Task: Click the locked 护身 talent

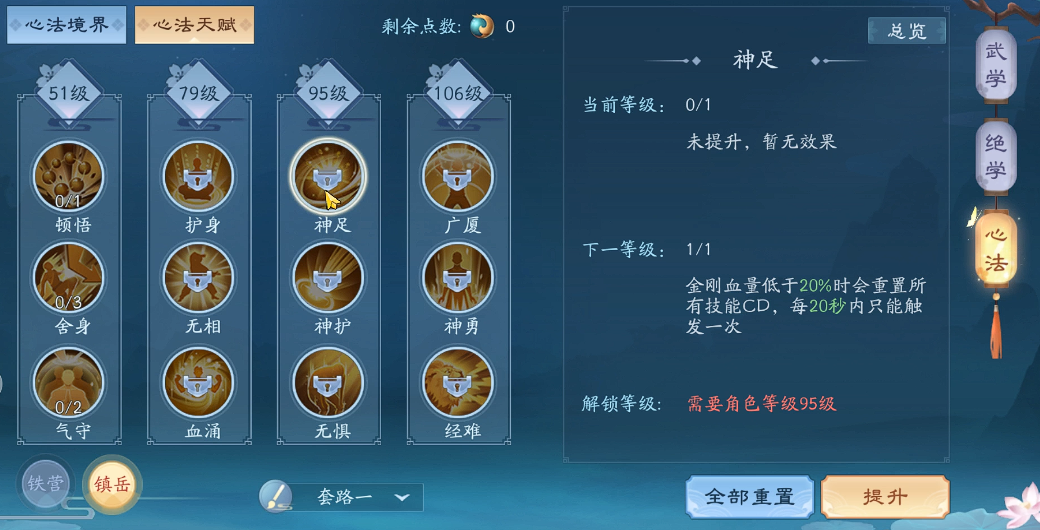Action: pos(198,176)
